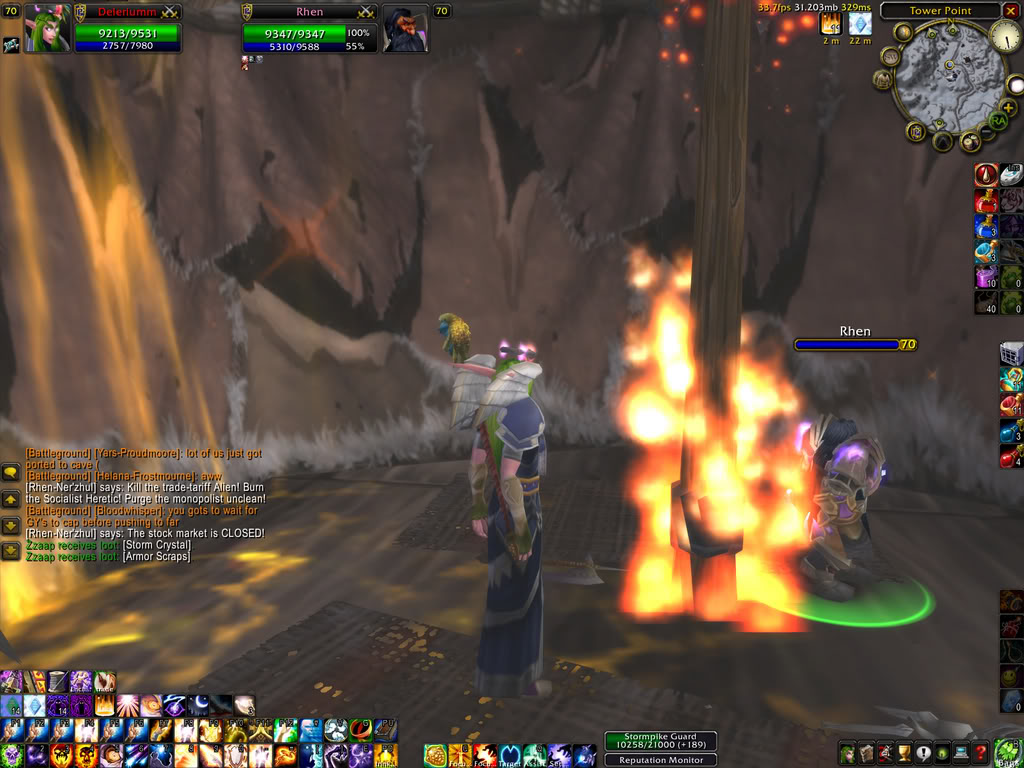The height and width of the screenshot is (768, 1024).
Task: Select Rhen's target portrait
Action: (x=406, y=30)
